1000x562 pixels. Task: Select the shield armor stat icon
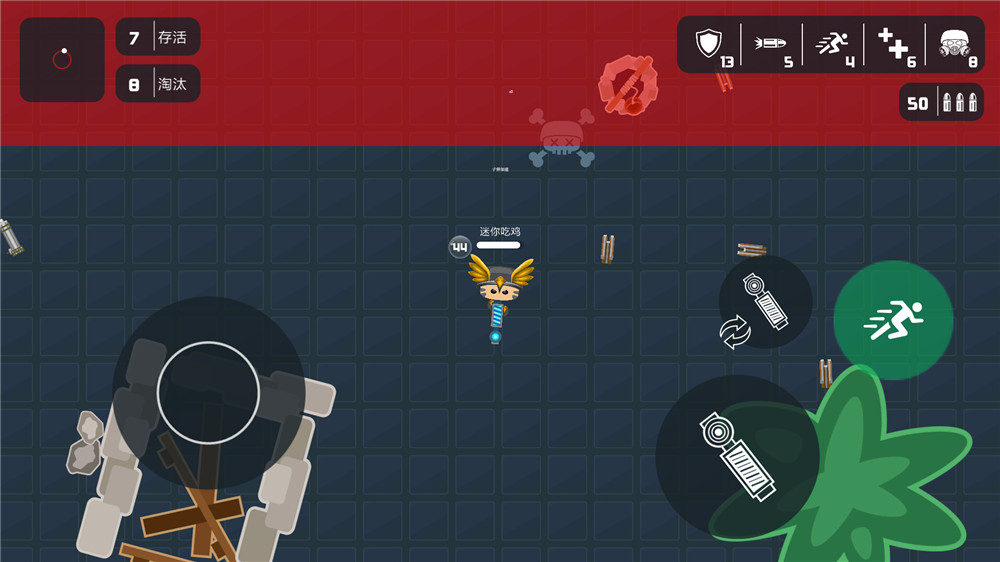[x=709, y=43]
